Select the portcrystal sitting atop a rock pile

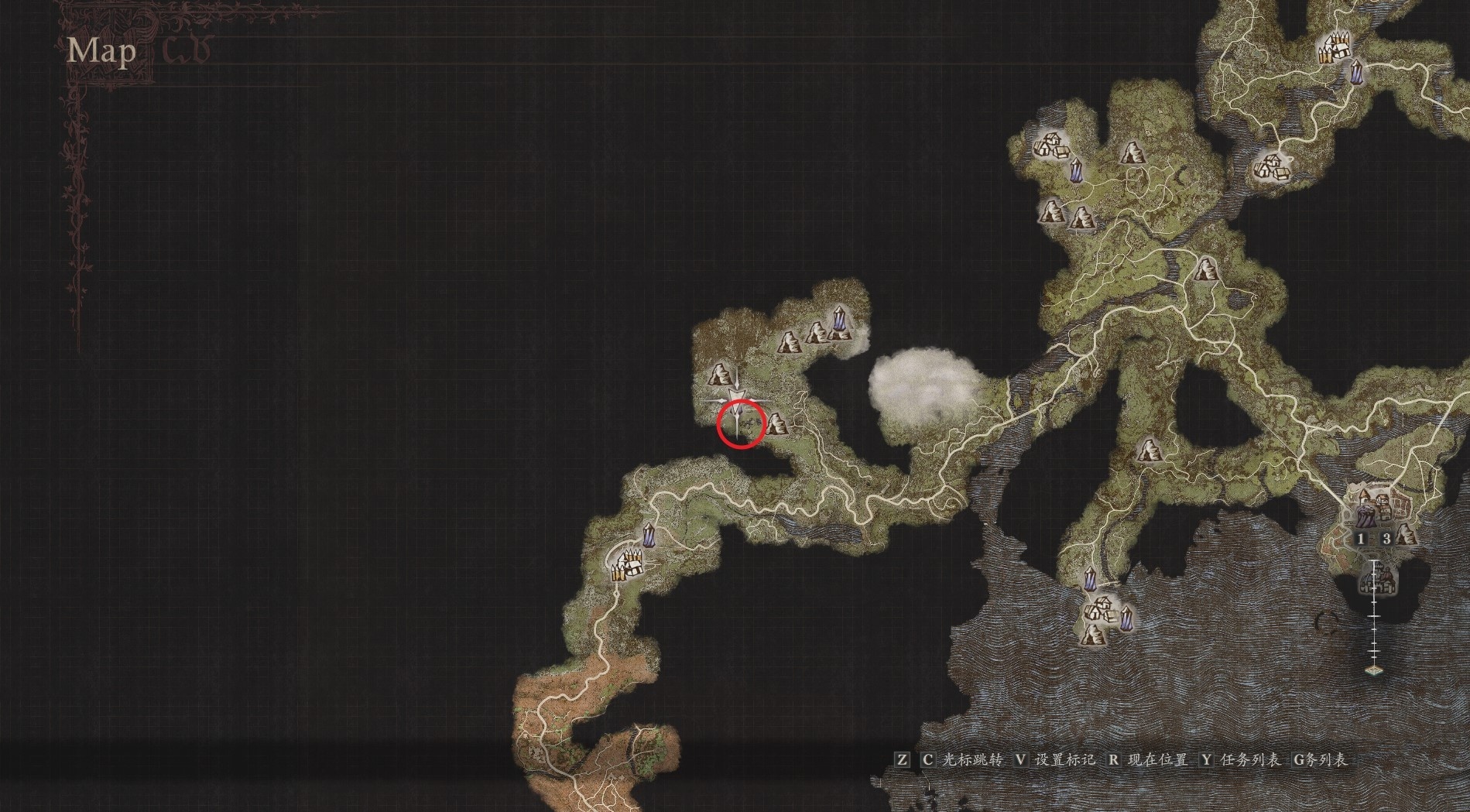click(840, 324)
